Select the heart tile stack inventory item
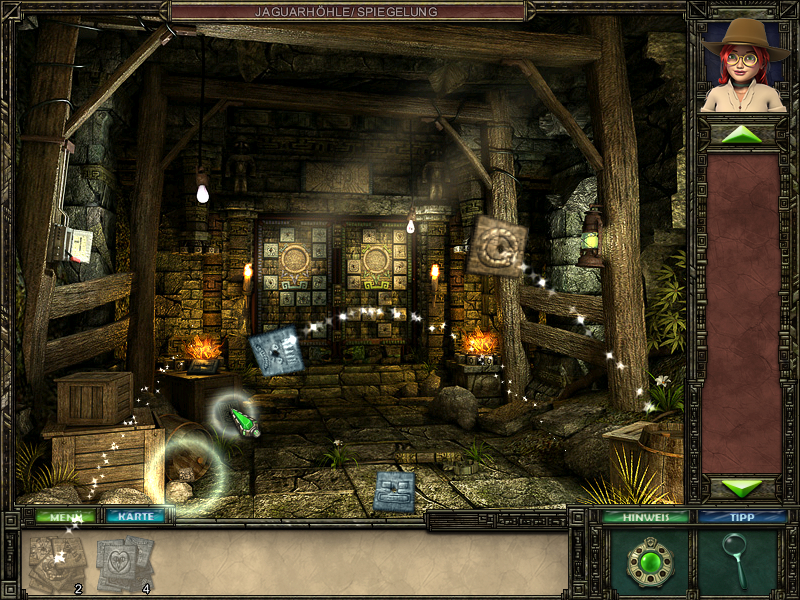The height and width of the screenshot is (600, 800). [124, 563]
